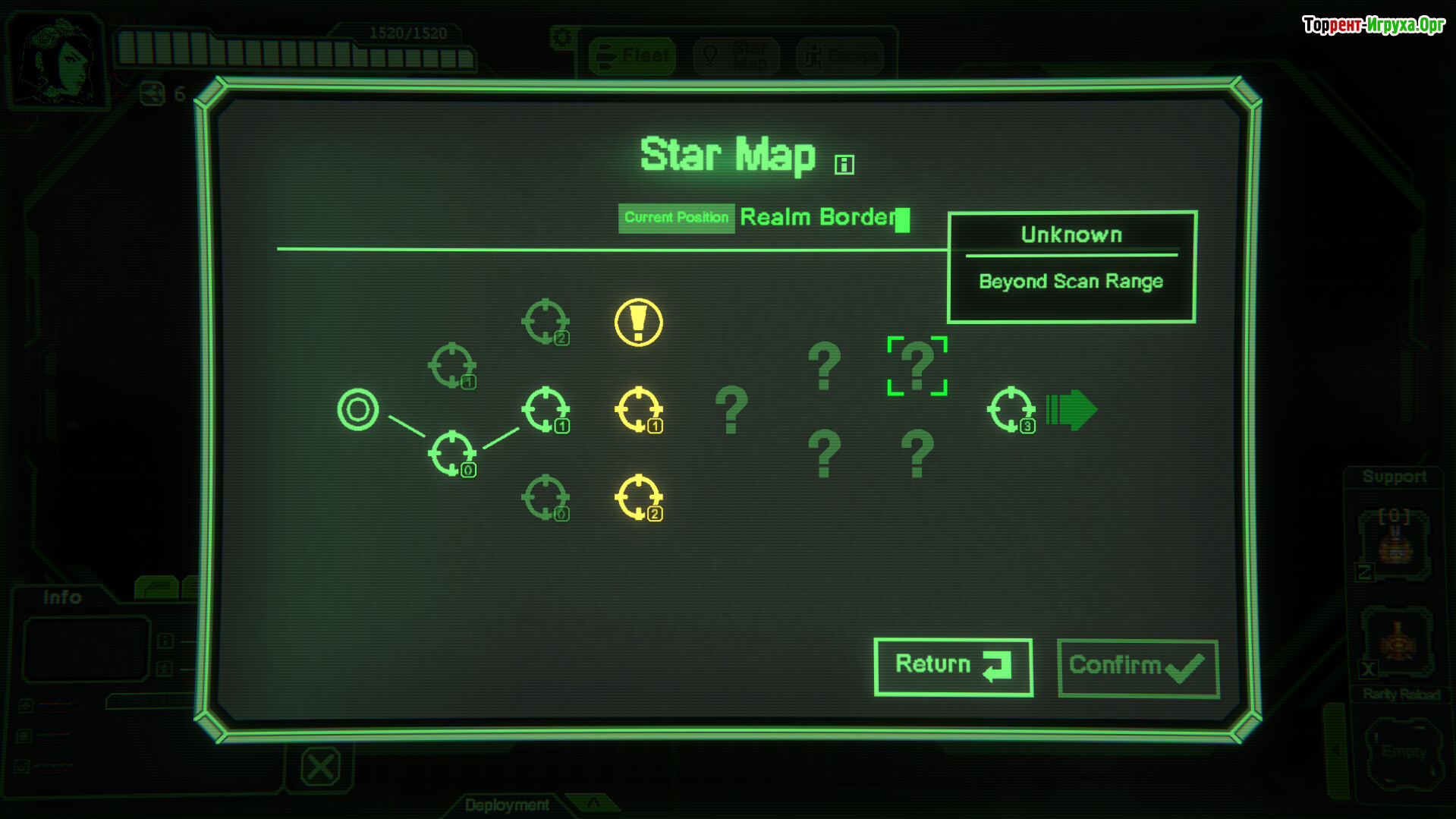This screenshot has height=819, width=1456.
Task: Select the double-ring current position node
Action: click(357, 410)
